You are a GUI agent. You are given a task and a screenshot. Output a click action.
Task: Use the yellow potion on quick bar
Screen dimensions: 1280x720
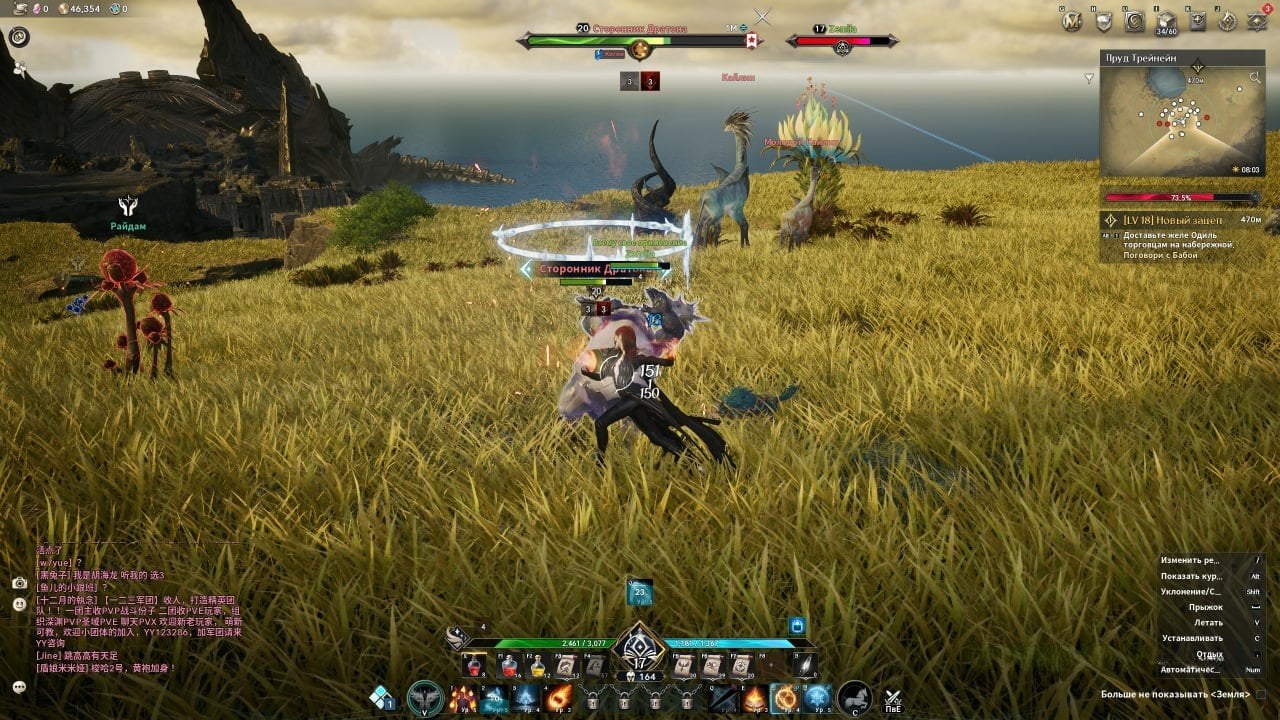pyautogui.click(x=538, y=666)
